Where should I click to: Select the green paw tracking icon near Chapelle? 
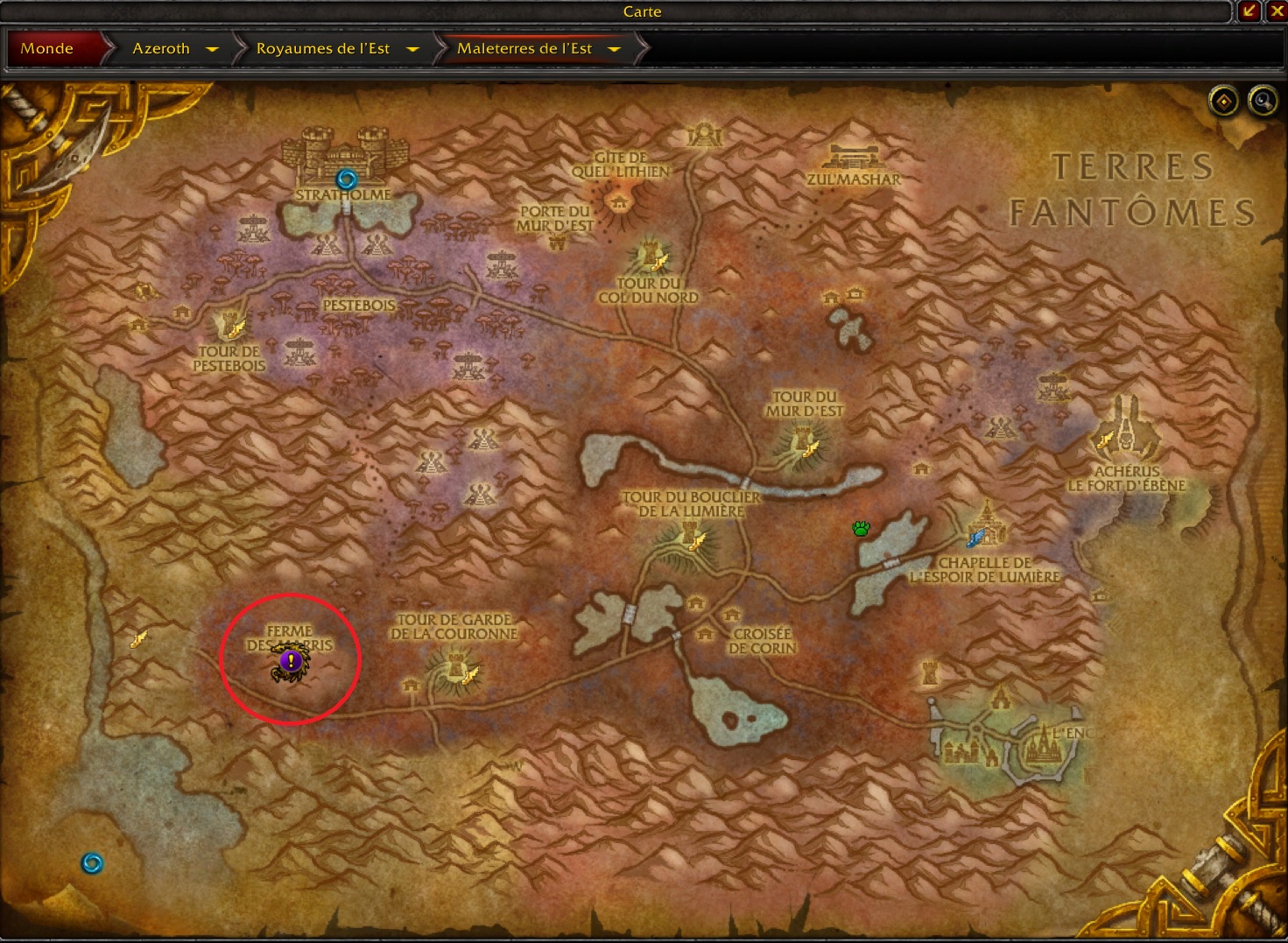(x=861, y=529)
